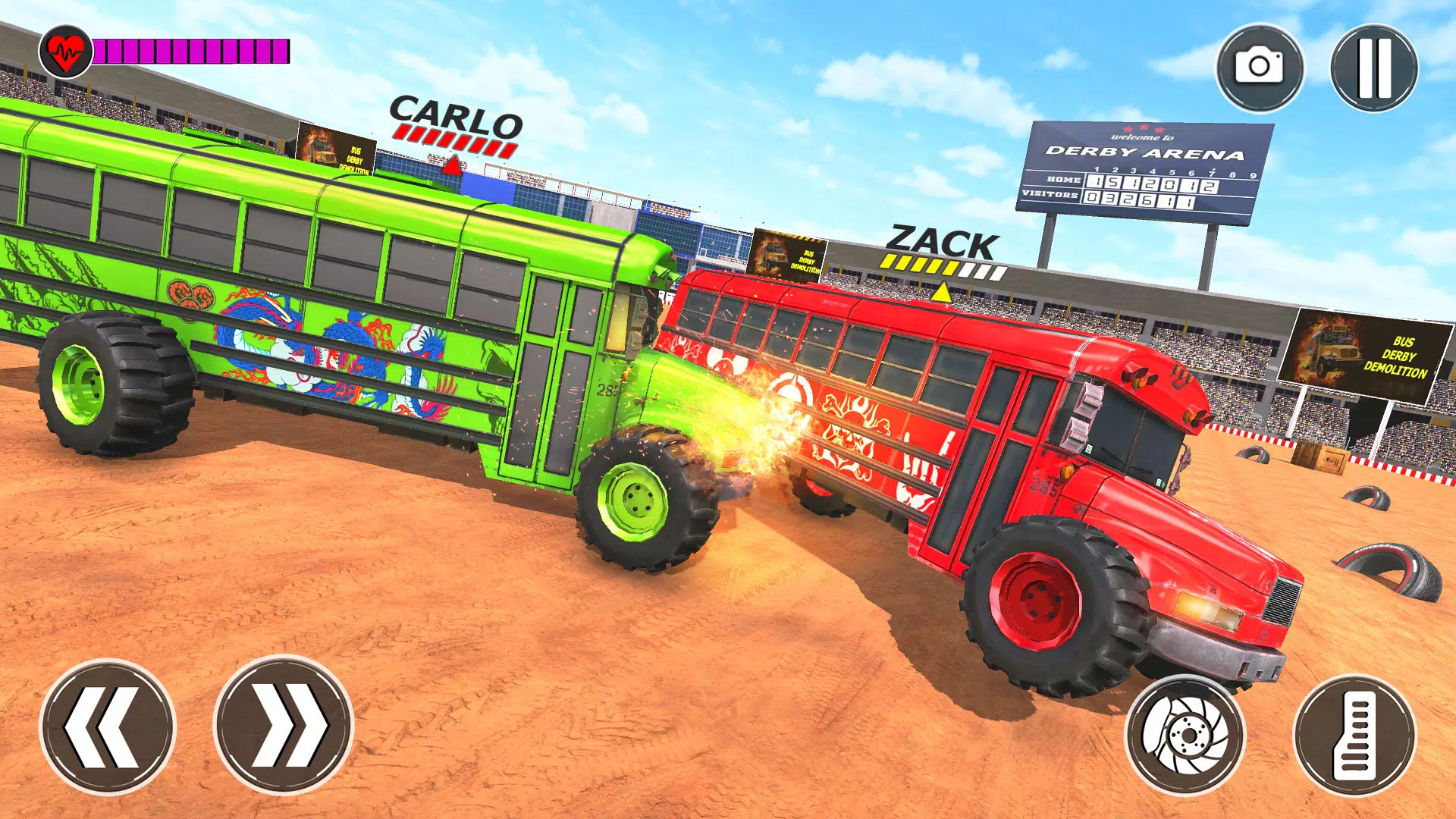Click the purple player health progress bar
1456x819 pixels.
pyautogui.click(x=190, y=52)
